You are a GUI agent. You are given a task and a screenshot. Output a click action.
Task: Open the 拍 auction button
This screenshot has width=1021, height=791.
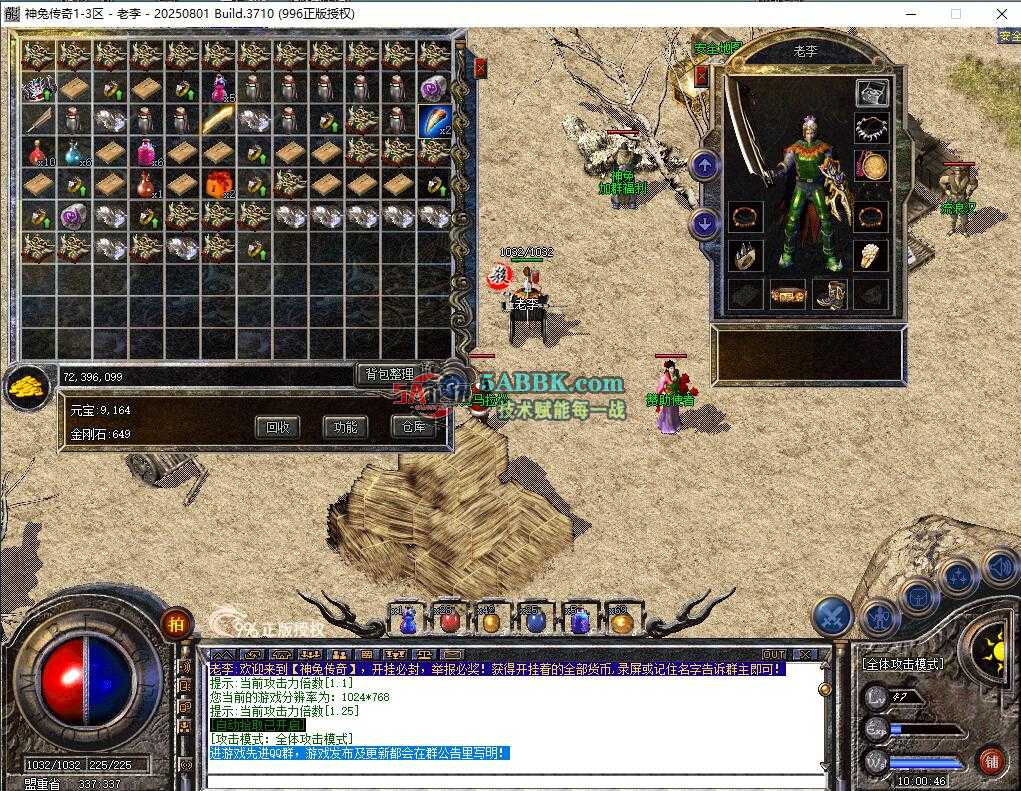point(176,623)
